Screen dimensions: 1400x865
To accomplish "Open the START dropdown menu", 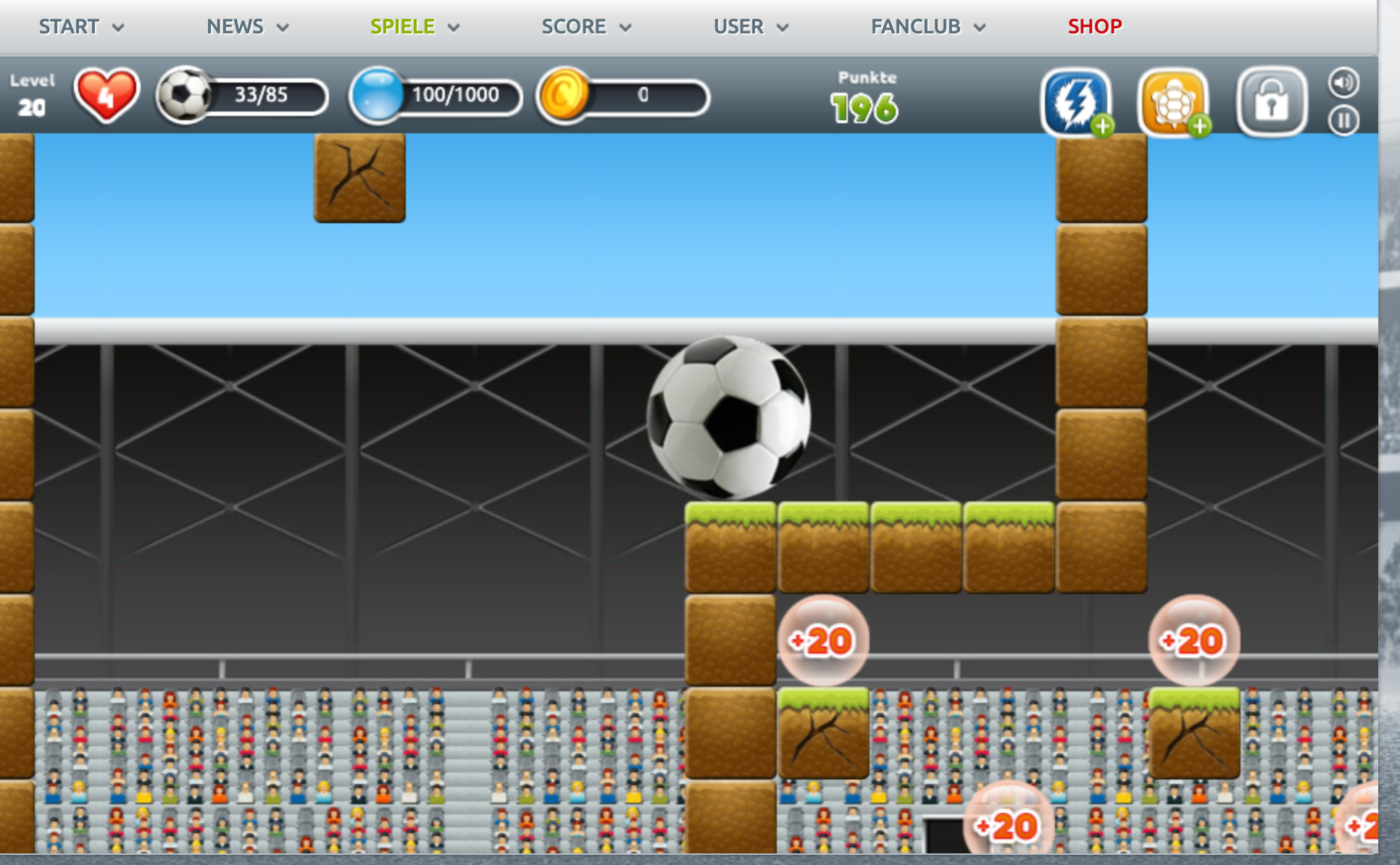I will pos(80,27).
